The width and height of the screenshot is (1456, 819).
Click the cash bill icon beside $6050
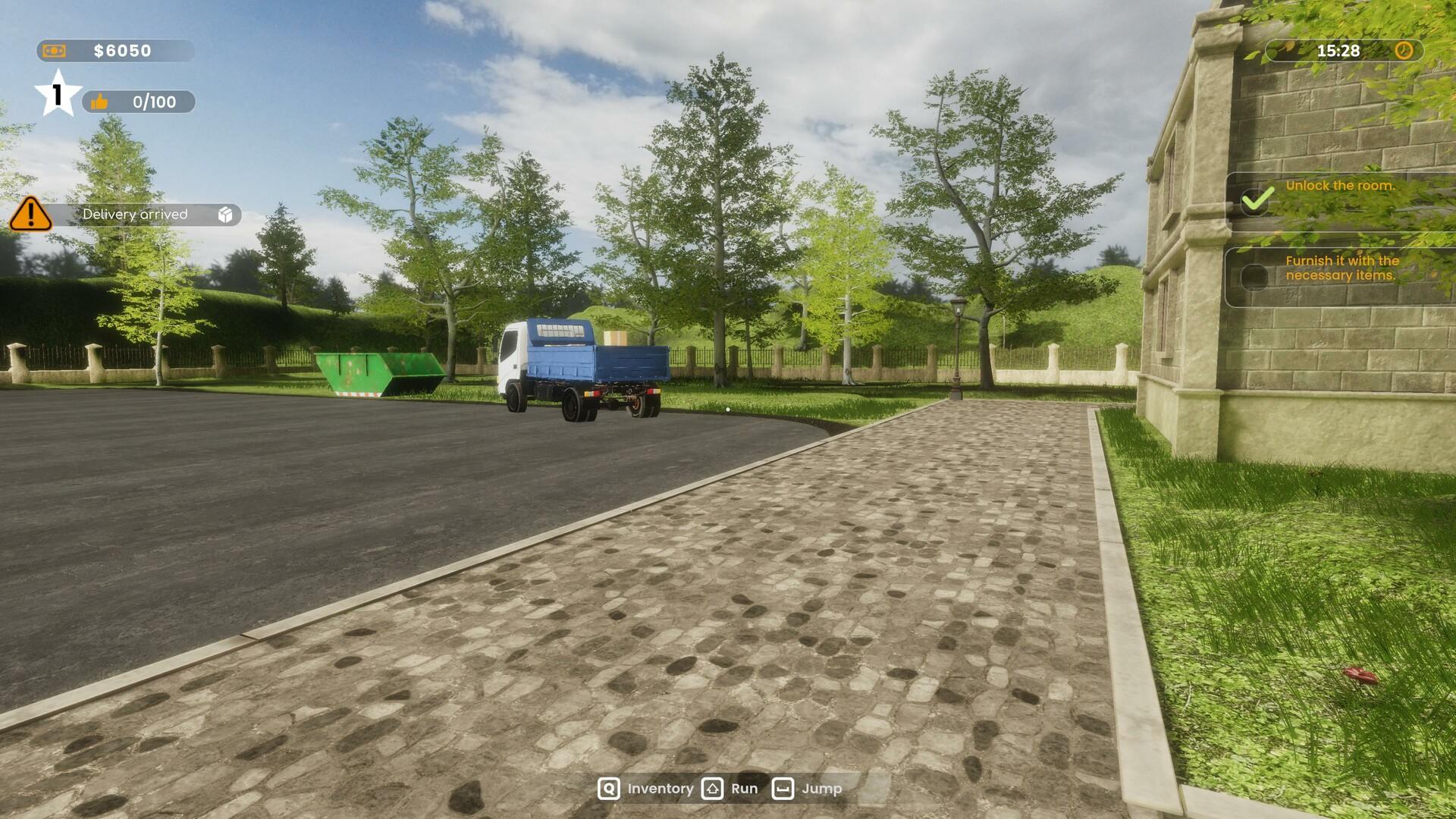coord(55,52)
